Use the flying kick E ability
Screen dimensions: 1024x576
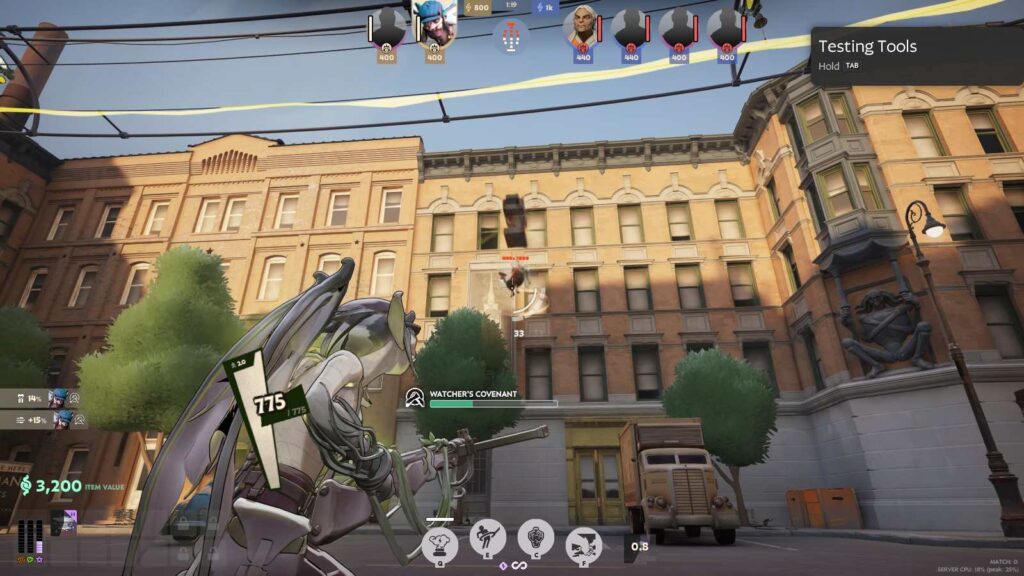pos(487,539)
